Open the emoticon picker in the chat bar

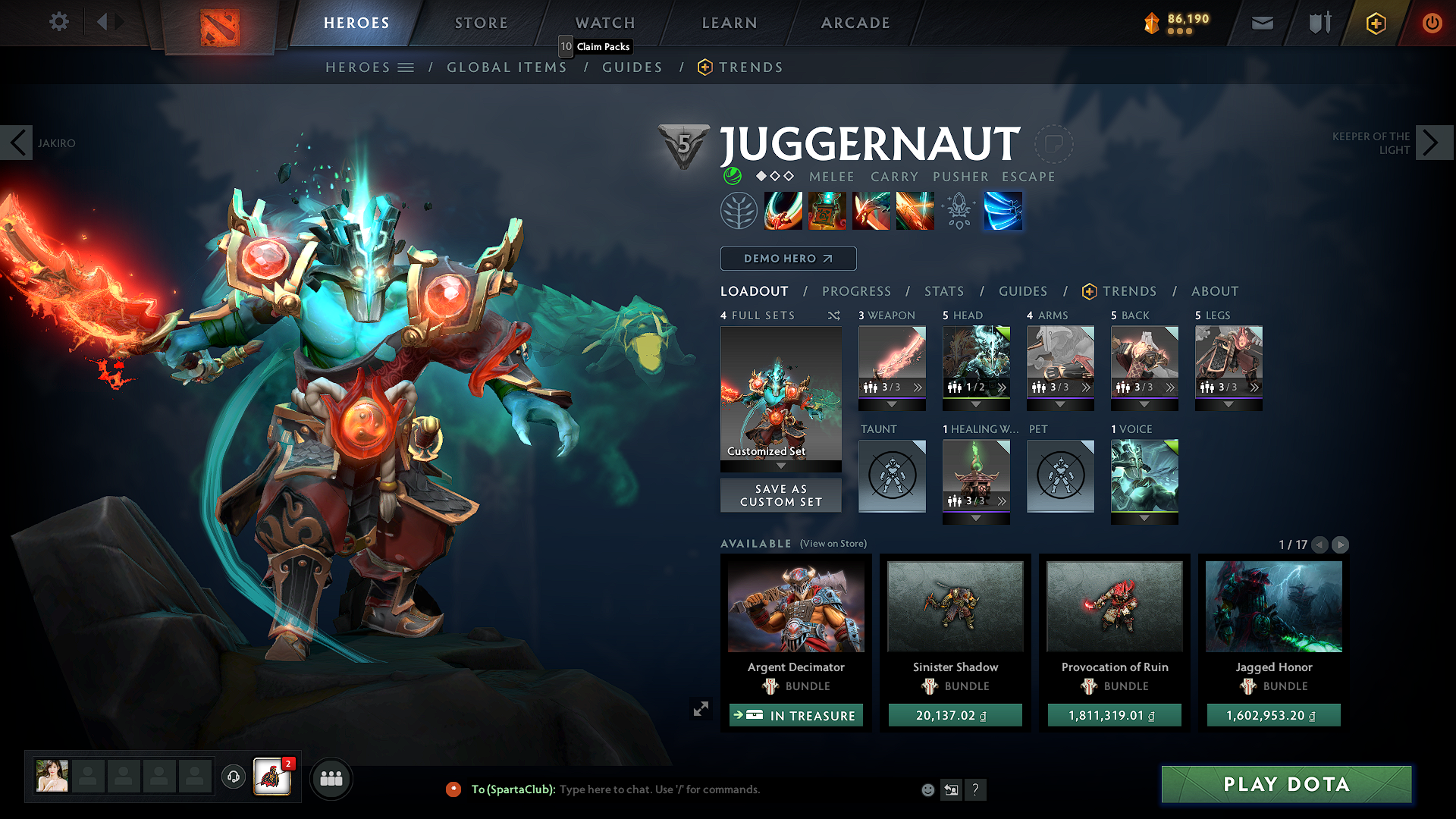coord(927,789)
